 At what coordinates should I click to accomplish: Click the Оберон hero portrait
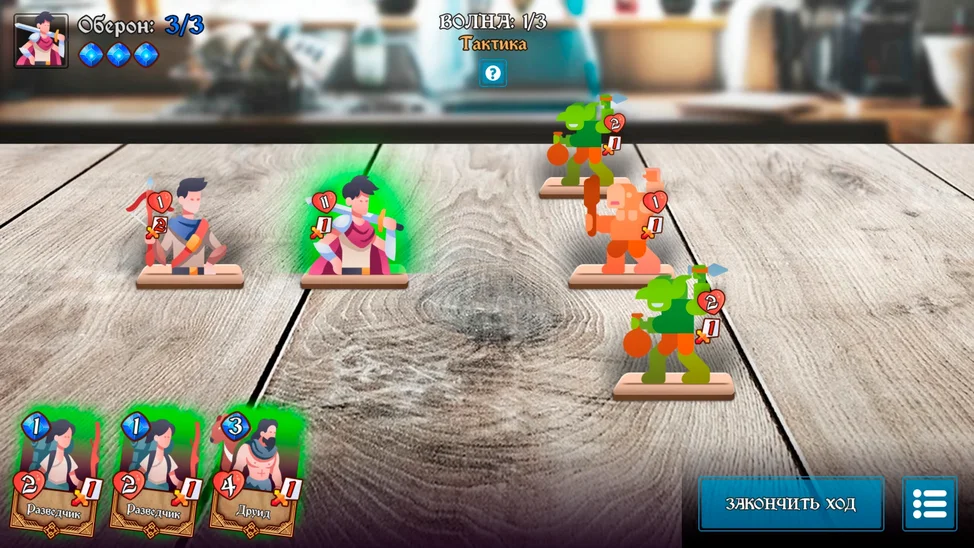click(41, 40)
